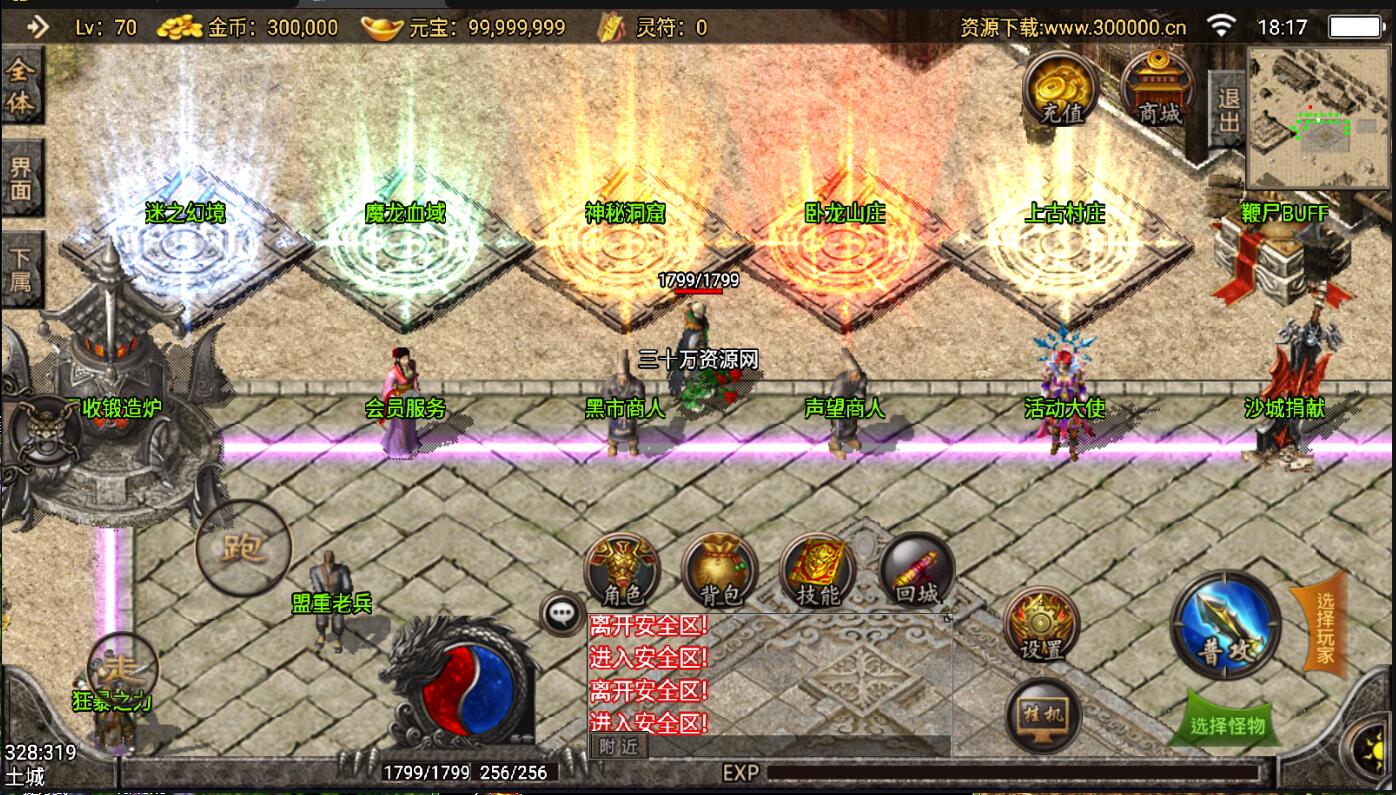This screenshot has height=795, width=1396.
Task: Toggle the 走 walk button
Action: (123, 668)
